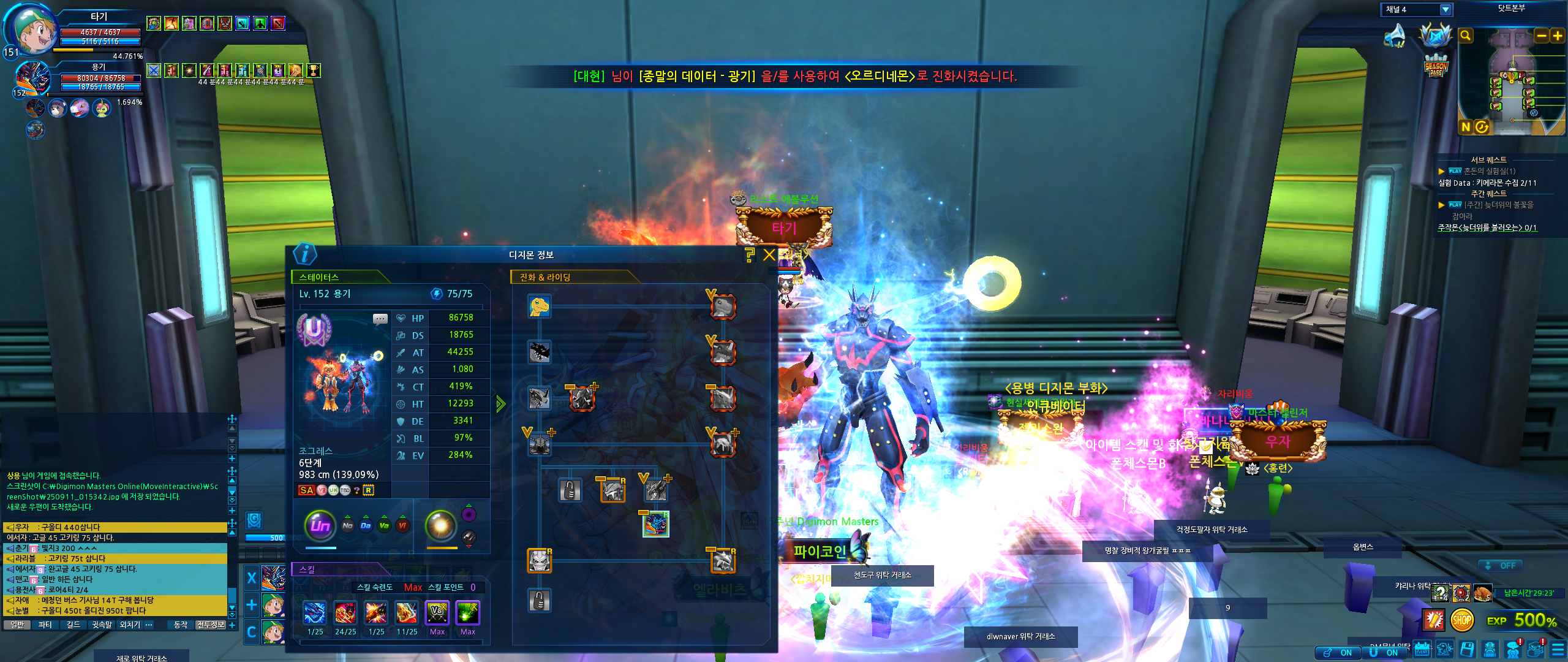Use the roast chicken food item
This screenshot has height=662, width=1568.
1483,593
